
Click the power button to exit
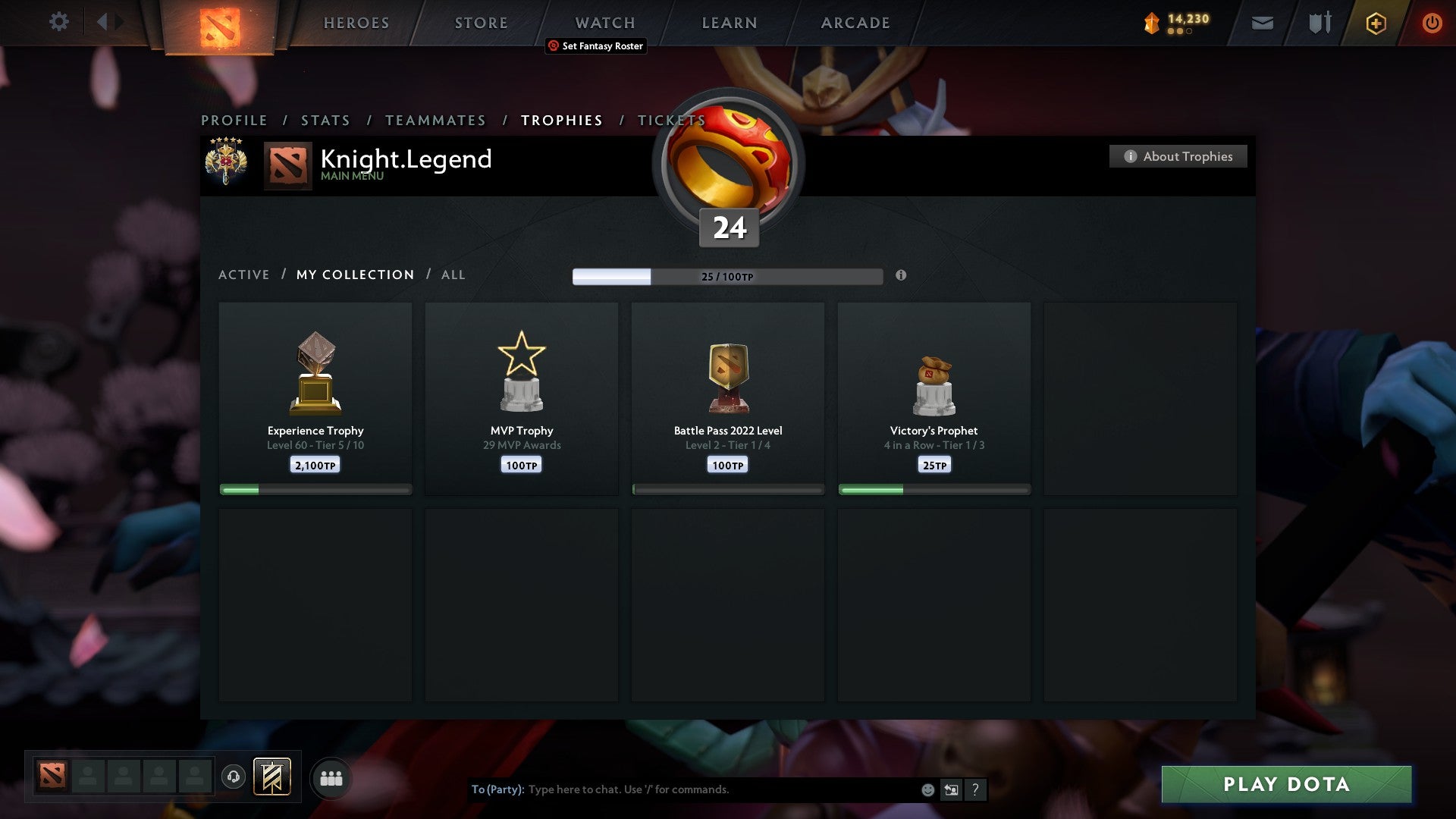(x=1432, y=23)
